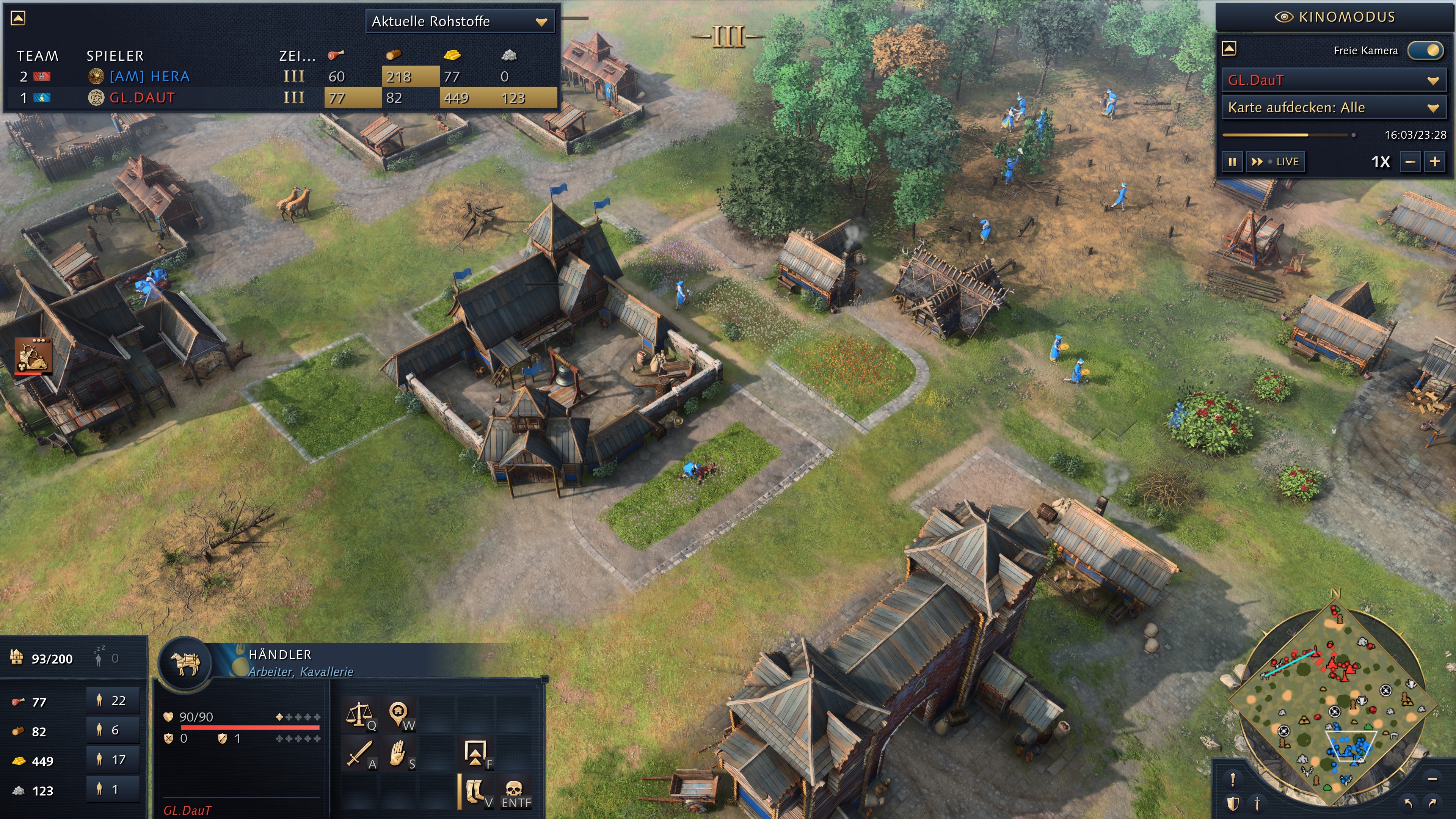The image size is (1456, 819).
Task: Toggle Kinomodus cinematic mode
Action: (1335, 17)
